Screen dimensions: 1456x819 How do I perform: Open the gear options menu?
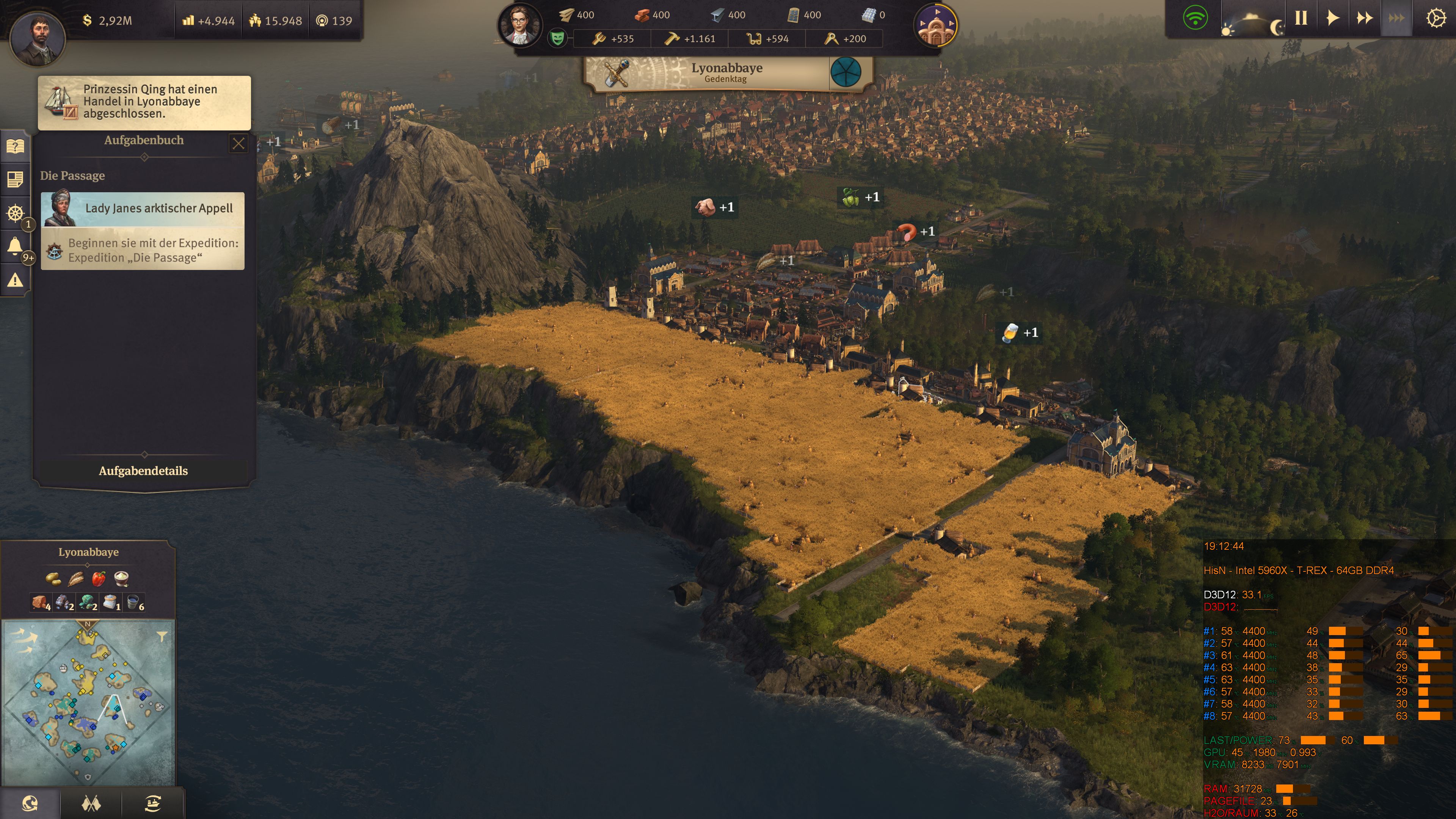pos(1435,19)
